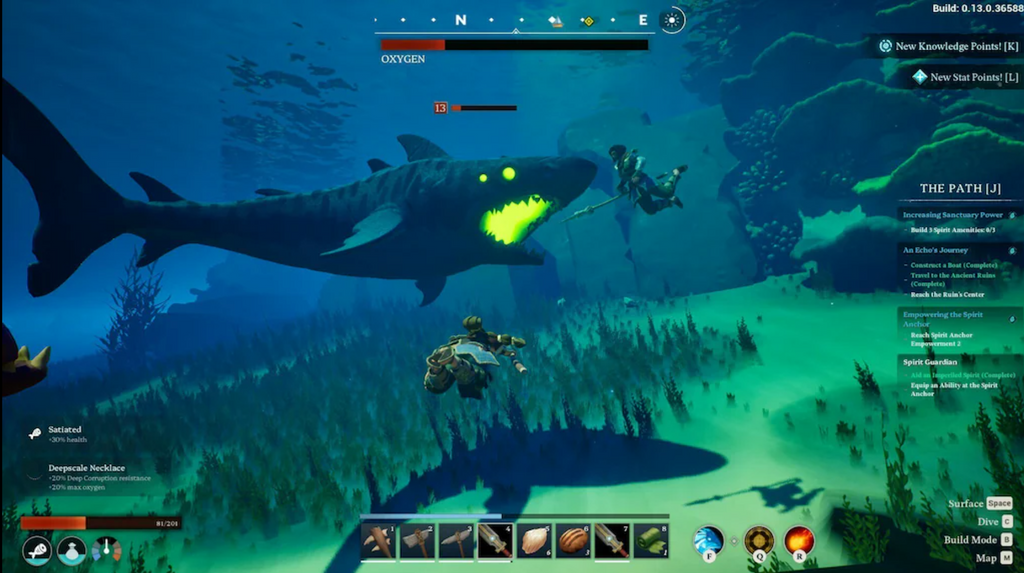Screen dimensions: 1024x573
Task: Select the stone axe in hotbar slot 2
Action: (417, 541)
